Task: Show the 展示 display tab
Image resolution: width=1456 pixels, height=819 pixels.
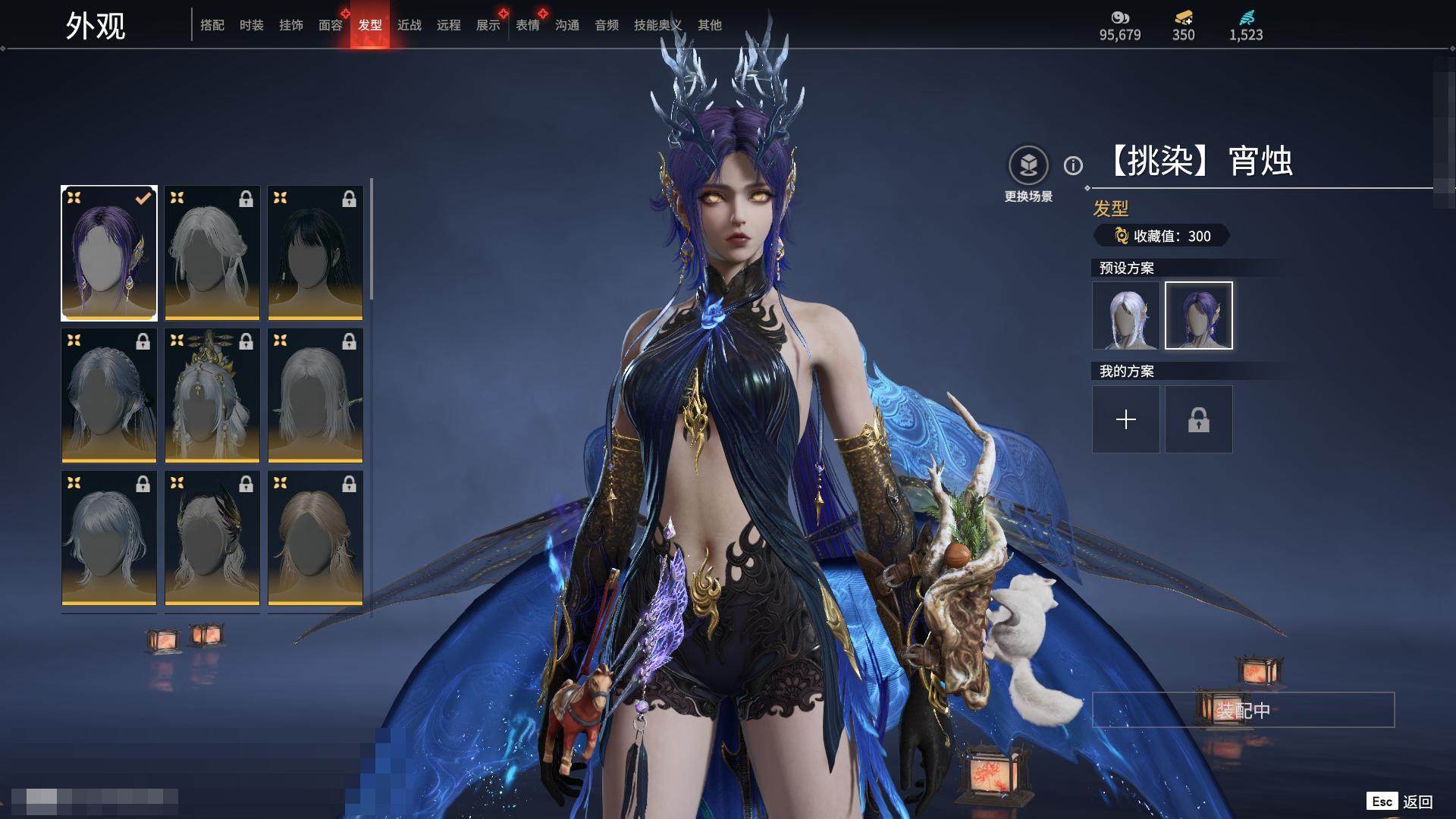Action: (488, 25)
